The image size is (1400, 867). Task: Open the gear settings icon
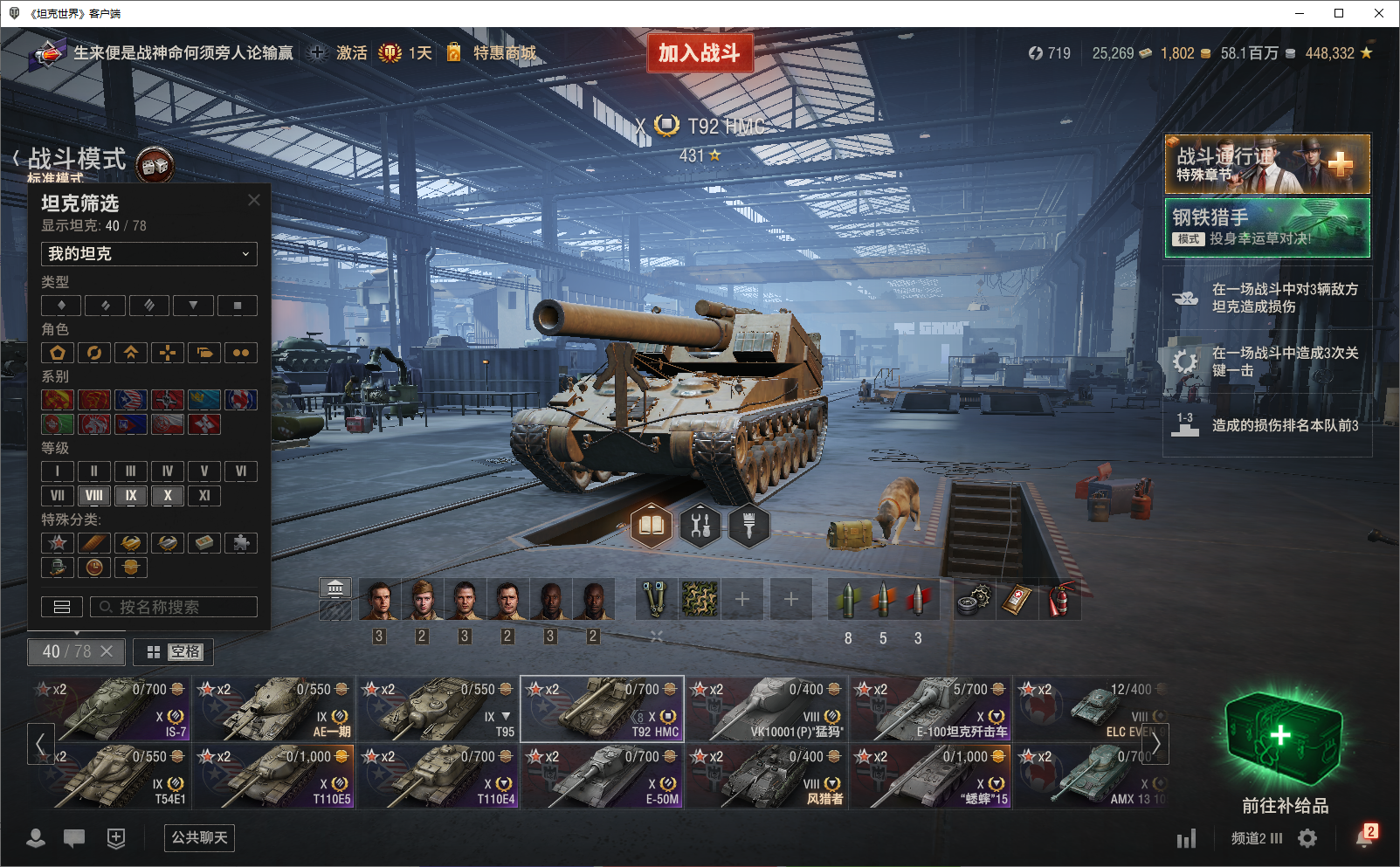tap(1307, 838)
